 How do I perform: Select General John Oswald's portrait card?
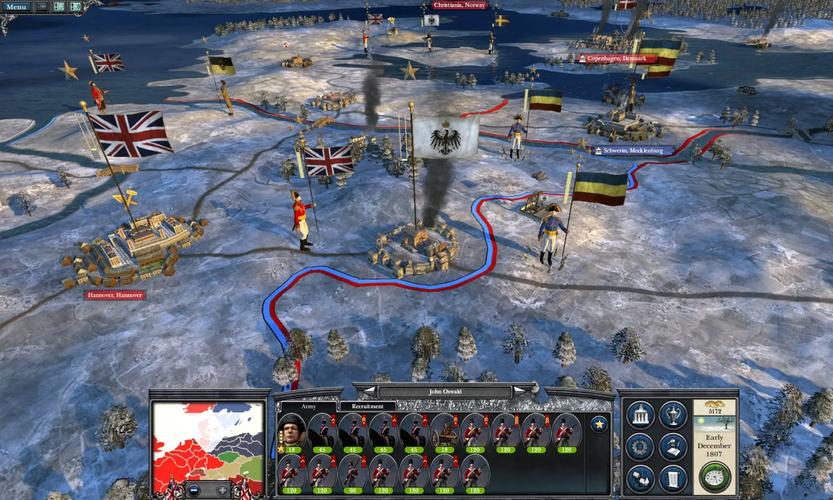[x=291, y=433]
